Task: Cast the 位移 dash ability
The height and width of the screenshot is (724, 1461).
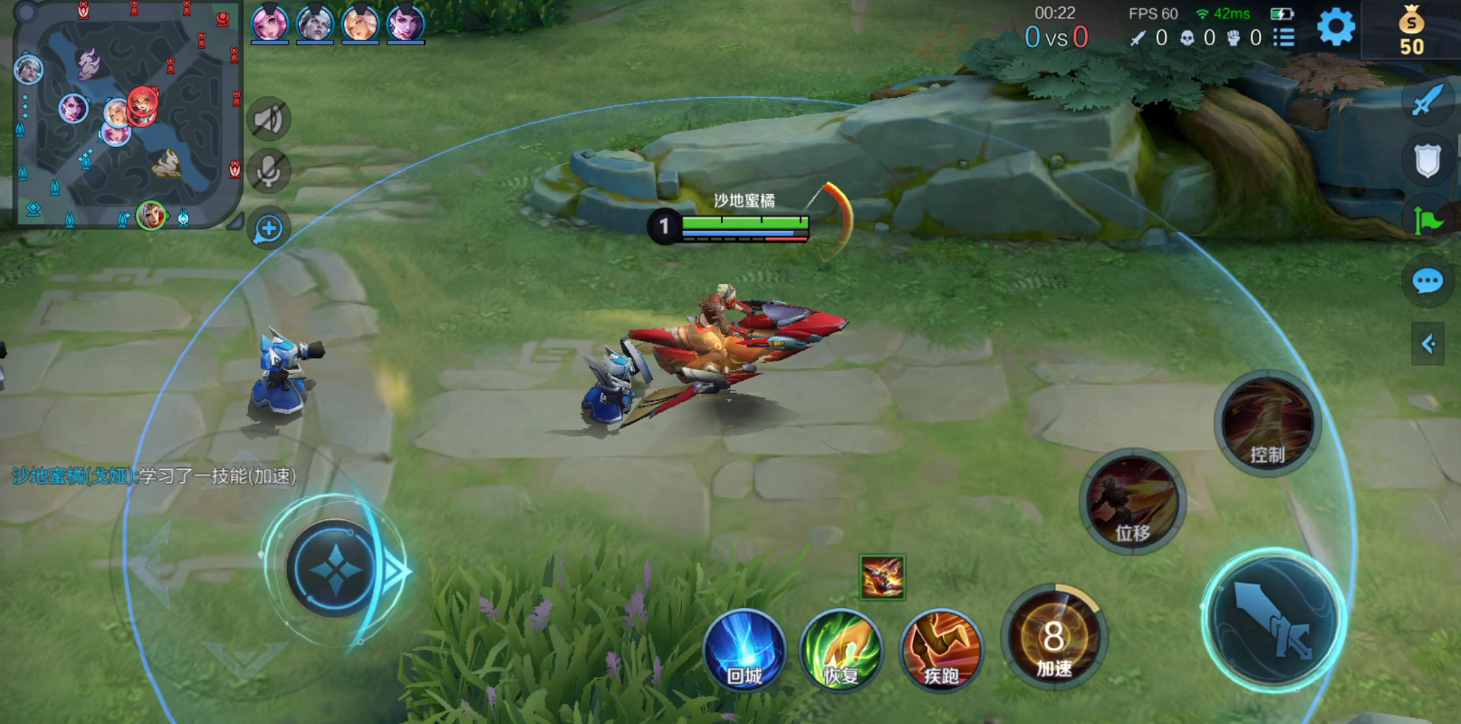Action: point(1132,501)
